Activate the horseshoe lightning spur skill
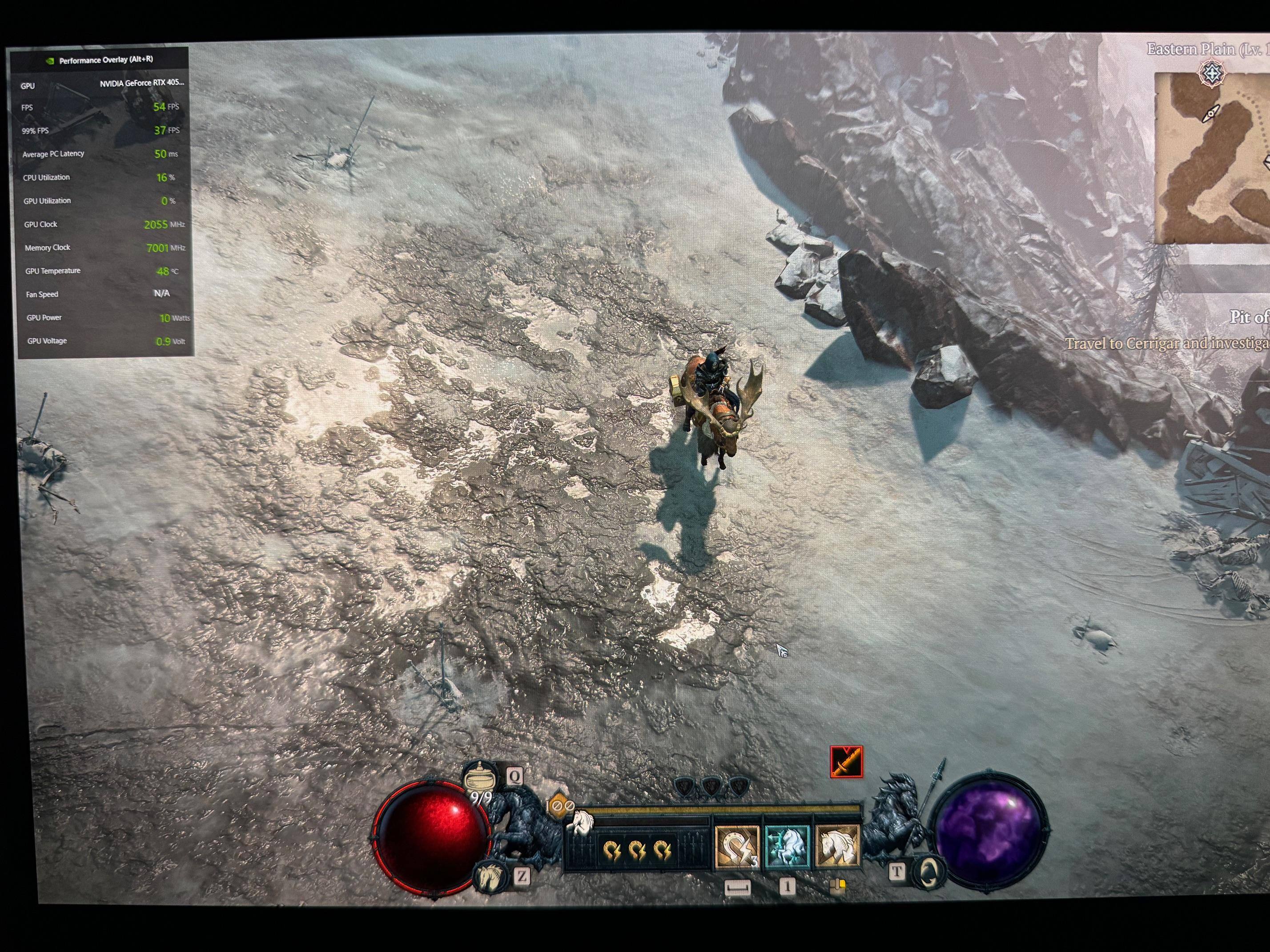This screenshot has width=1270, height=952. [x=737, y=847]
